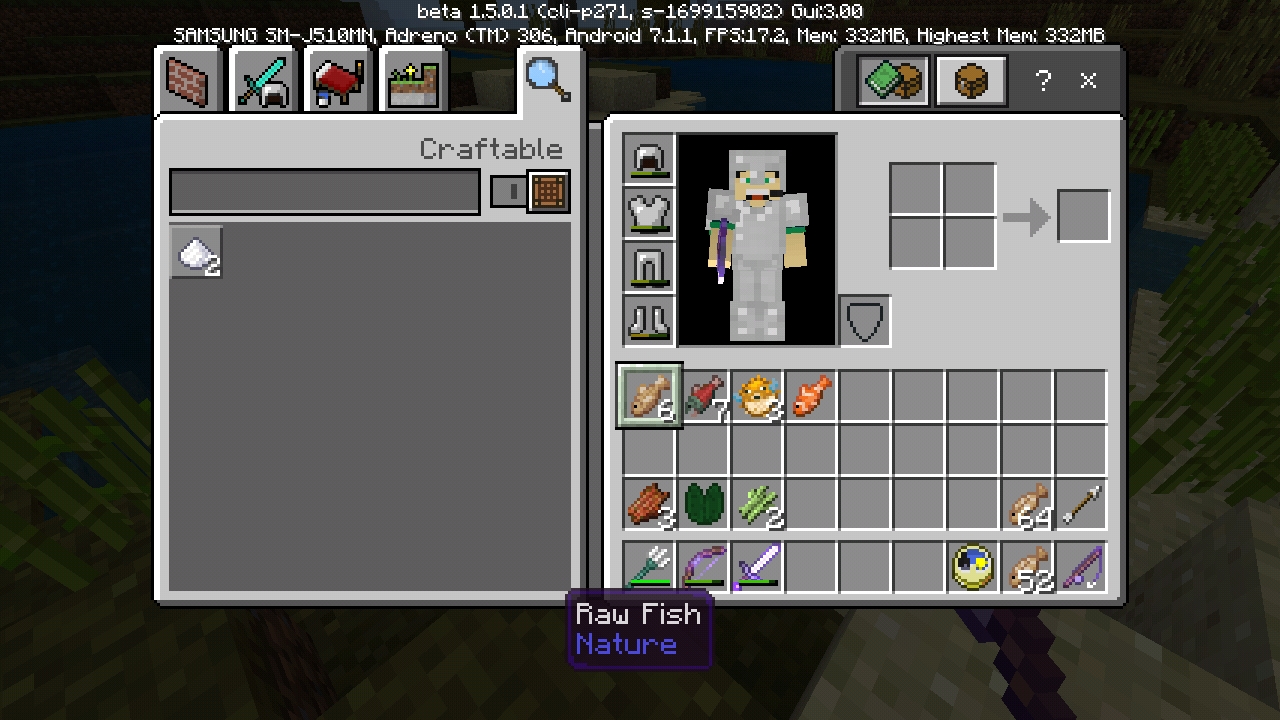Grab the lily pad item
Screen dimensions: 1280x720
[704, 505]
